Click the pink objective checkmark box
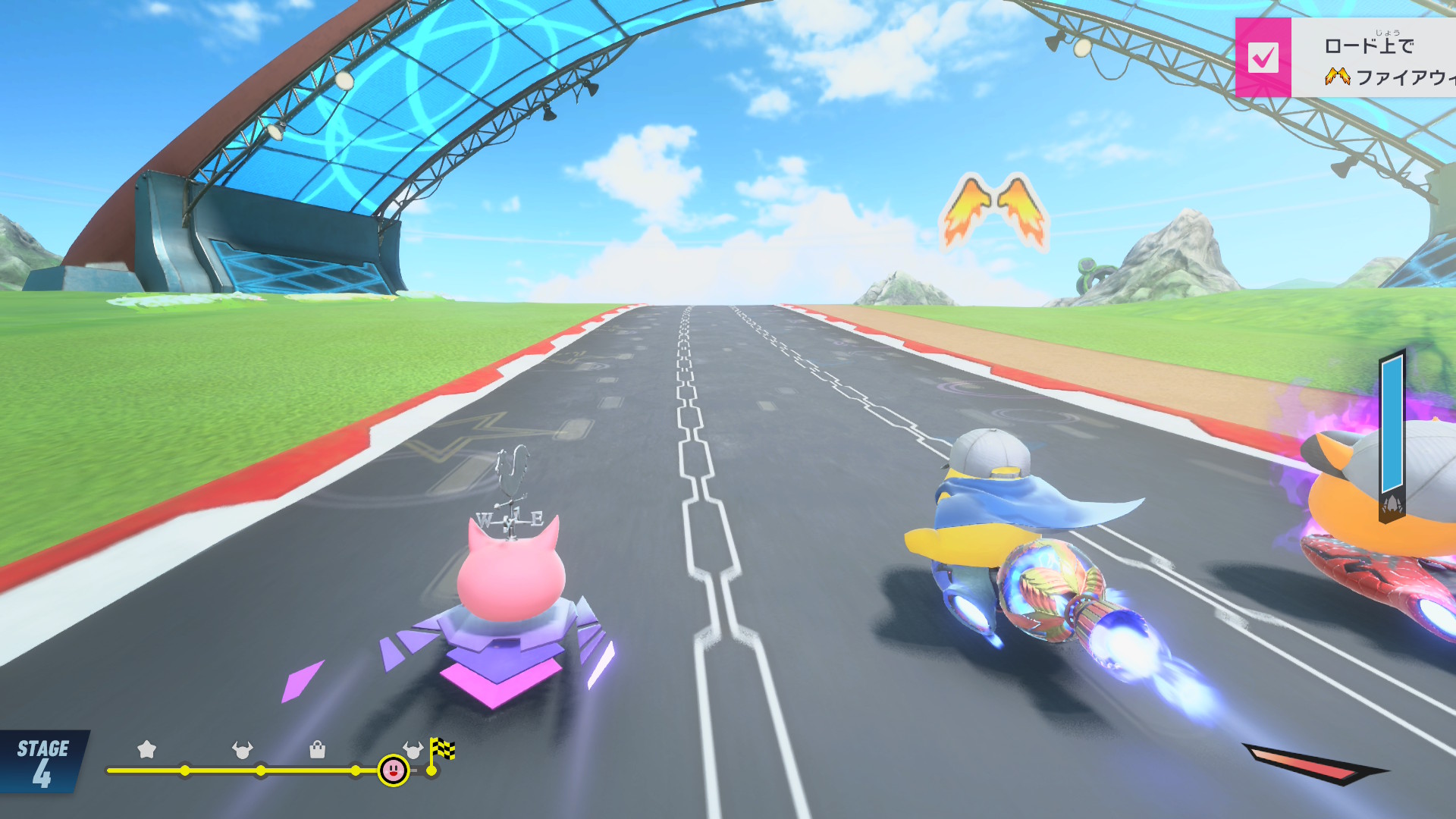This screenshot has height=819, width=1456. tap(1263, 58)
